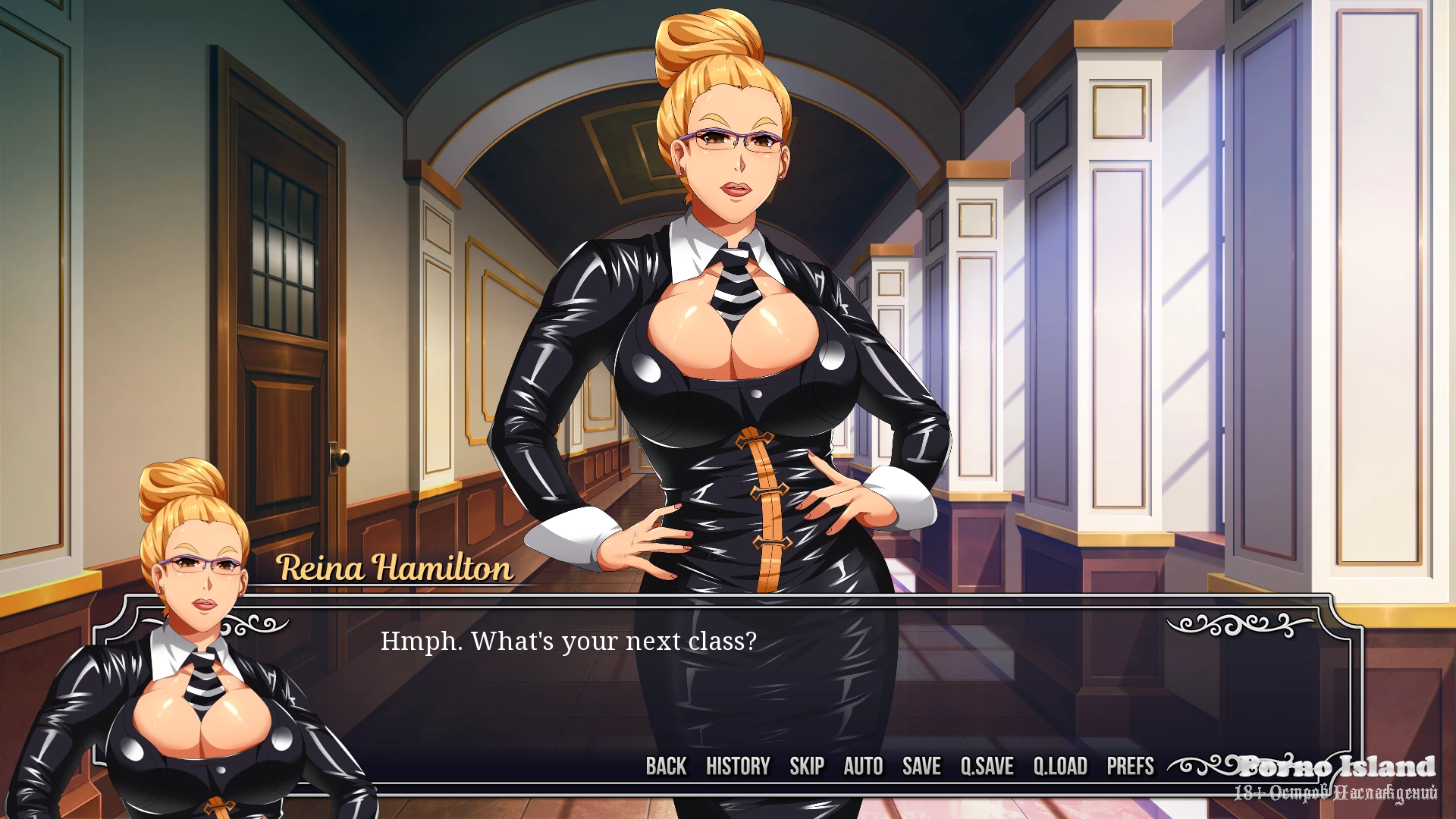Go back one dialogue line with Back

666,767
